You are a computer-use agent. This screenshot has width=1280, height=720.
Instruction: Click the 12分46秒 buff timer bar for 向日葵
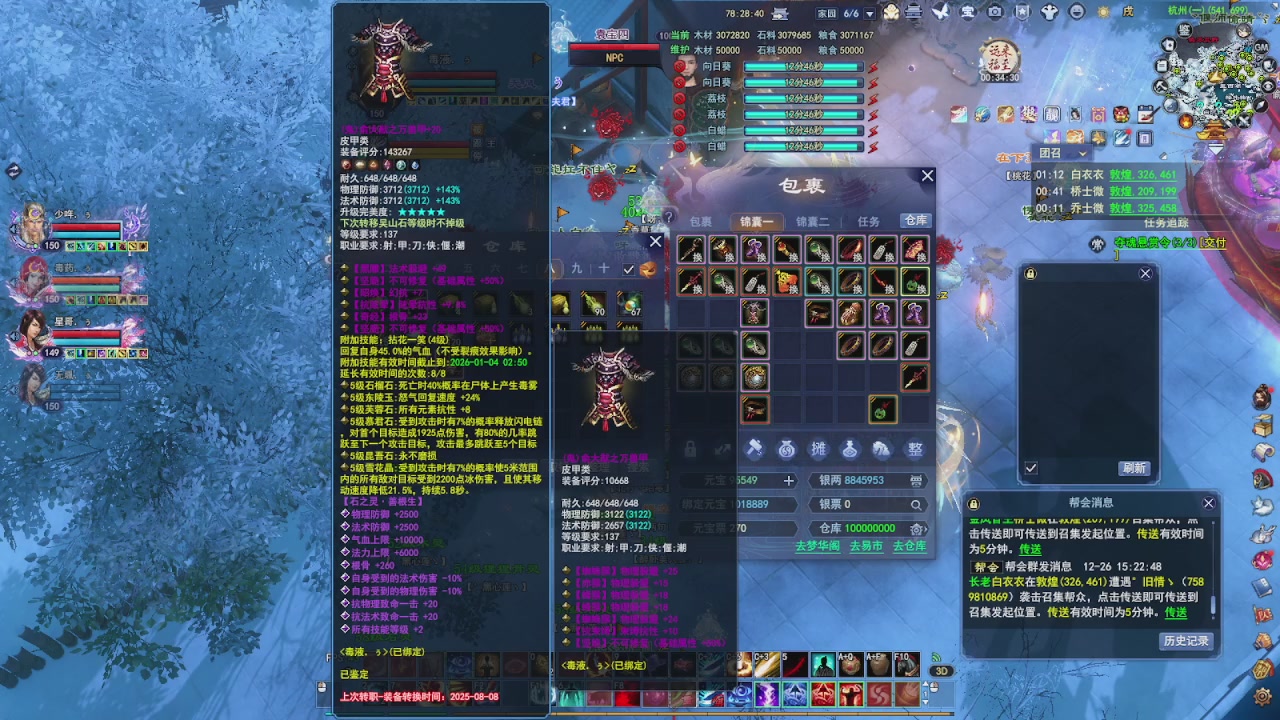point(802,66)
